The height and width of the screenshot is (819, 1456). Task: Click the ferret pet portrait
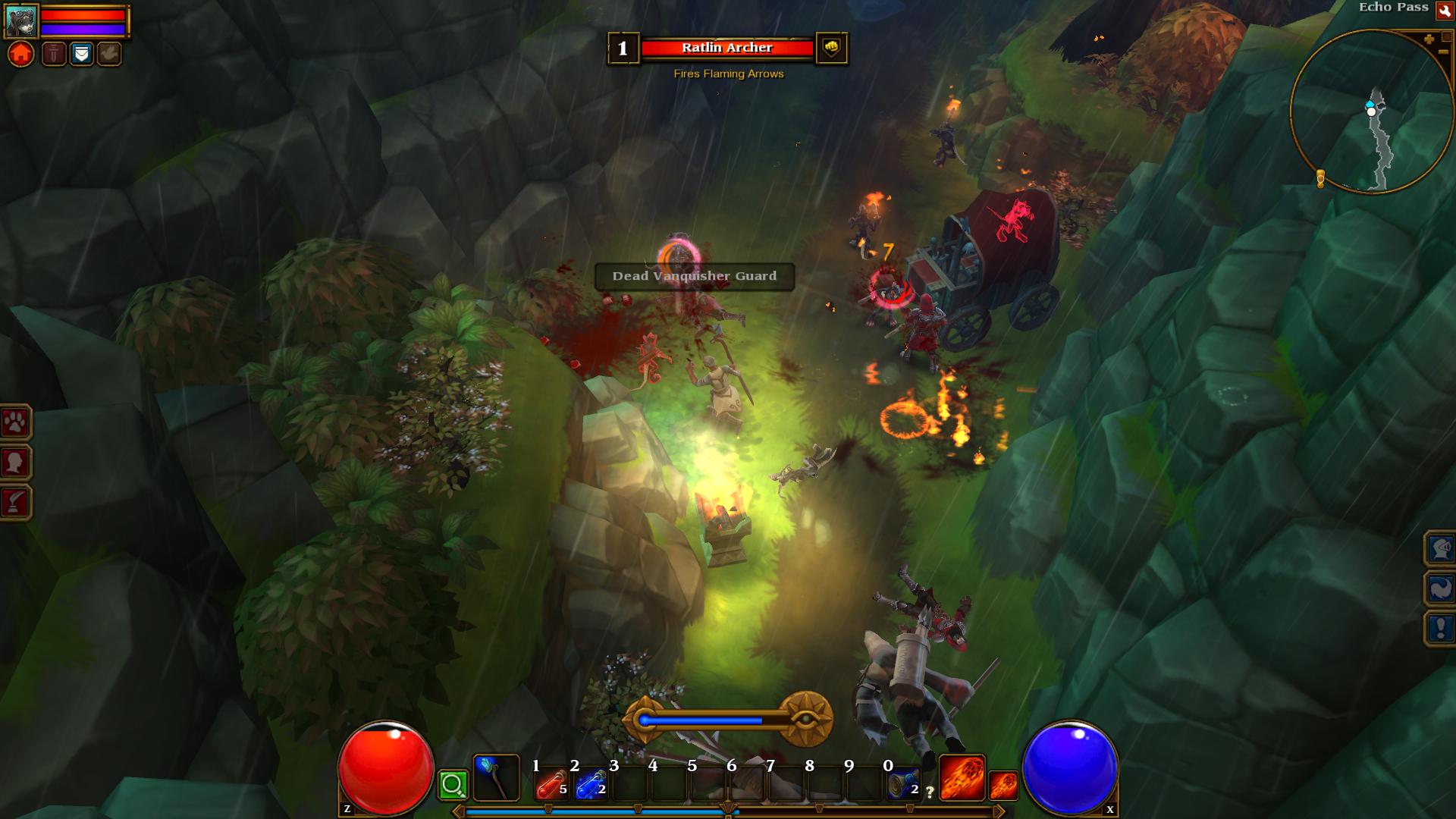[20, 20]
